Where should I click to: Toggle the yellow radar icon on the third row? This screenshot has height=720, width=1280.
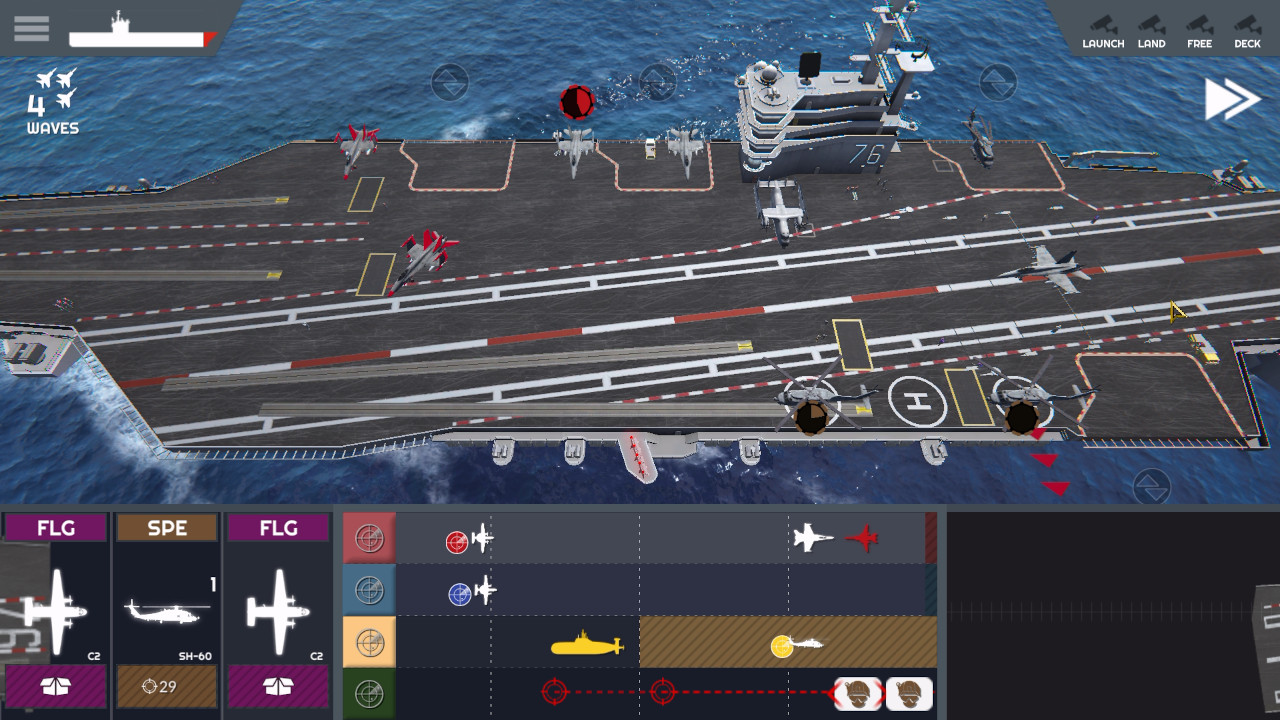point(369,642)
